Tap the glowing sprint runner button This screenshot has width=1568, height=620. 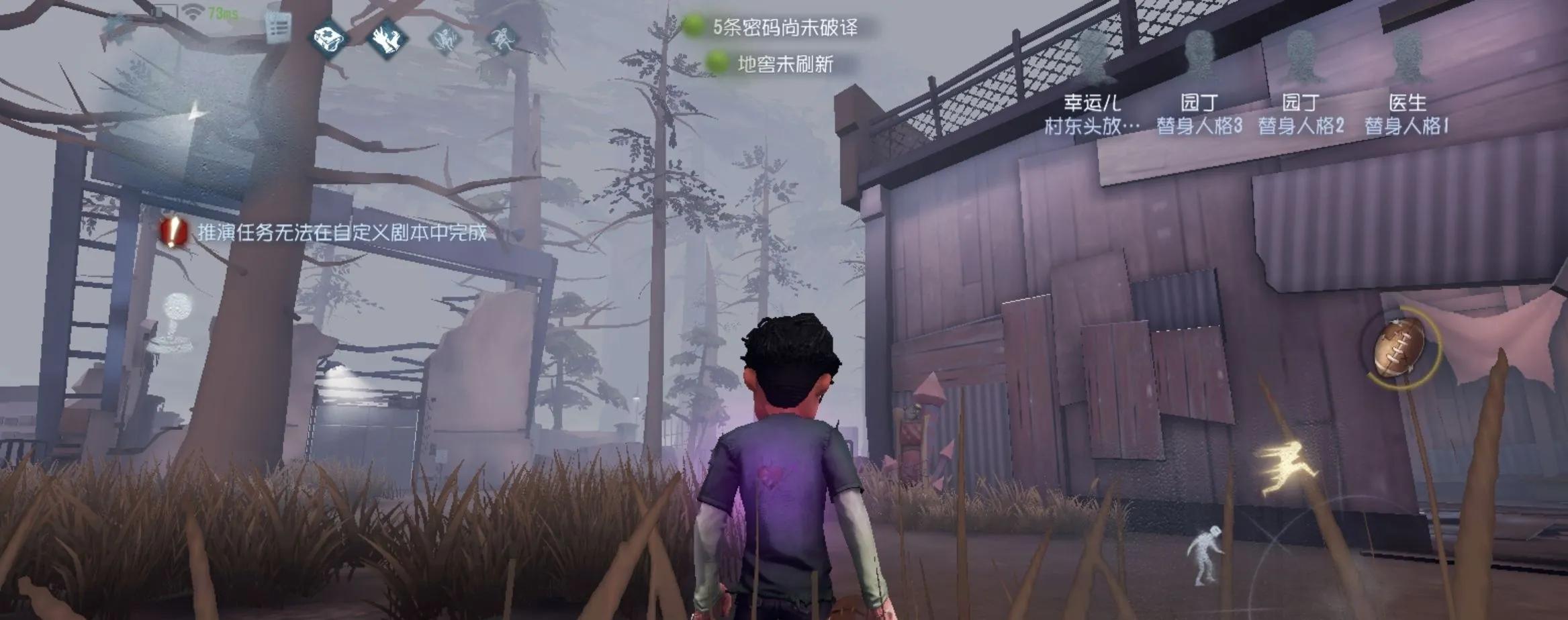(x=1285, y=468)
